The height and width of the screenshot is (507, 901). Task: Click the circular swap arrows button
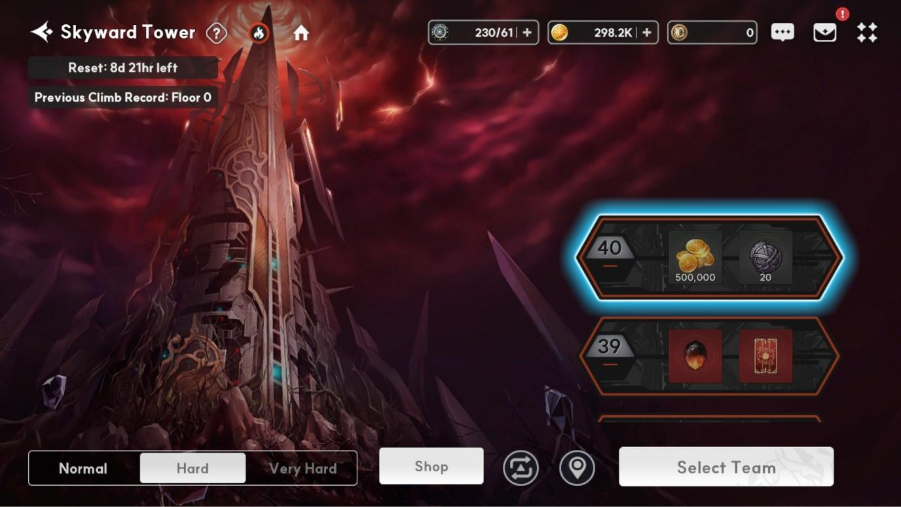pos(521,468)
